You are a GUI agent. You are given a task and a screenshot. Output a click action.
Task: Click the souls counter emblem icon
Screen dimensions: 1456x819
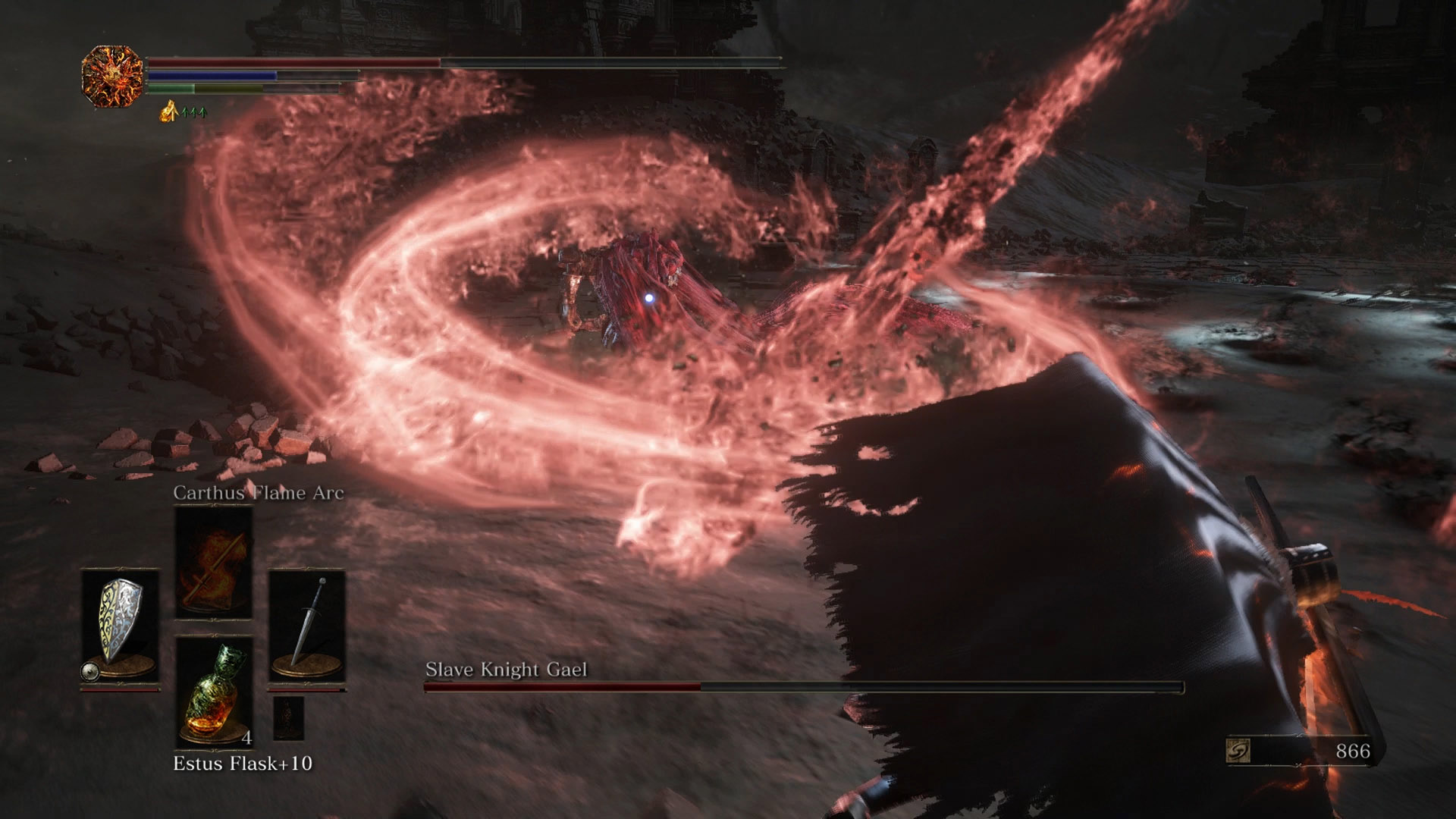[1238, 751]
